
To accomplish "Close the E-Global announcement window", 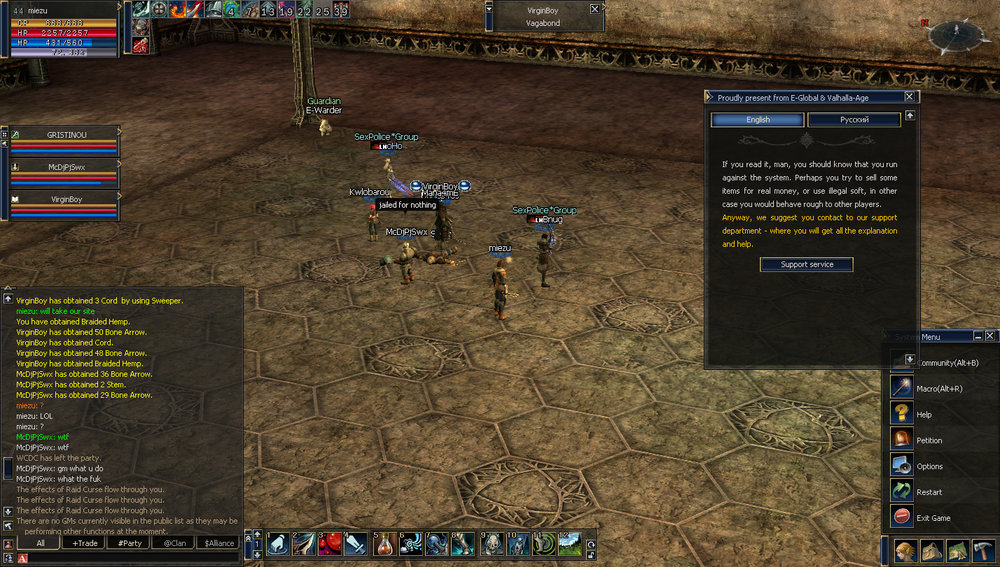I will [909, 97].
